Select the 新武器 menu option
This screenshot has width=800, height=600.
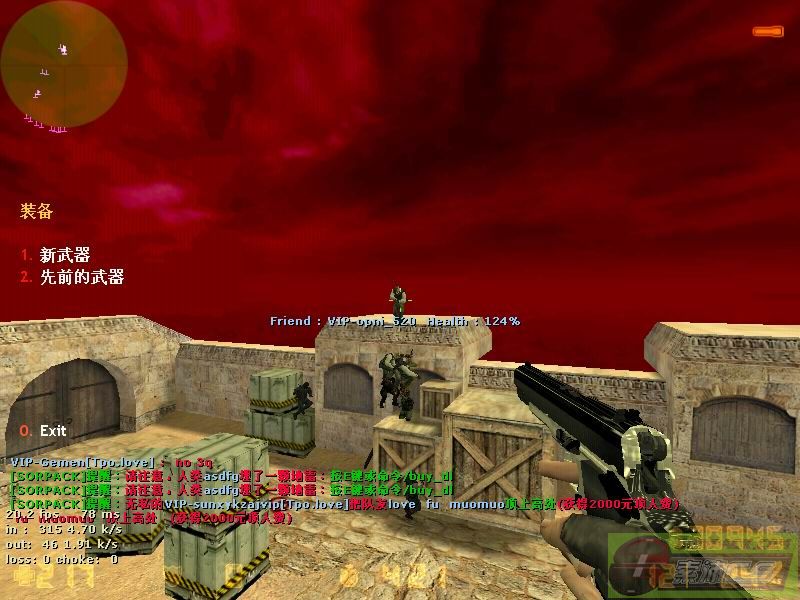tap(64, 255)
